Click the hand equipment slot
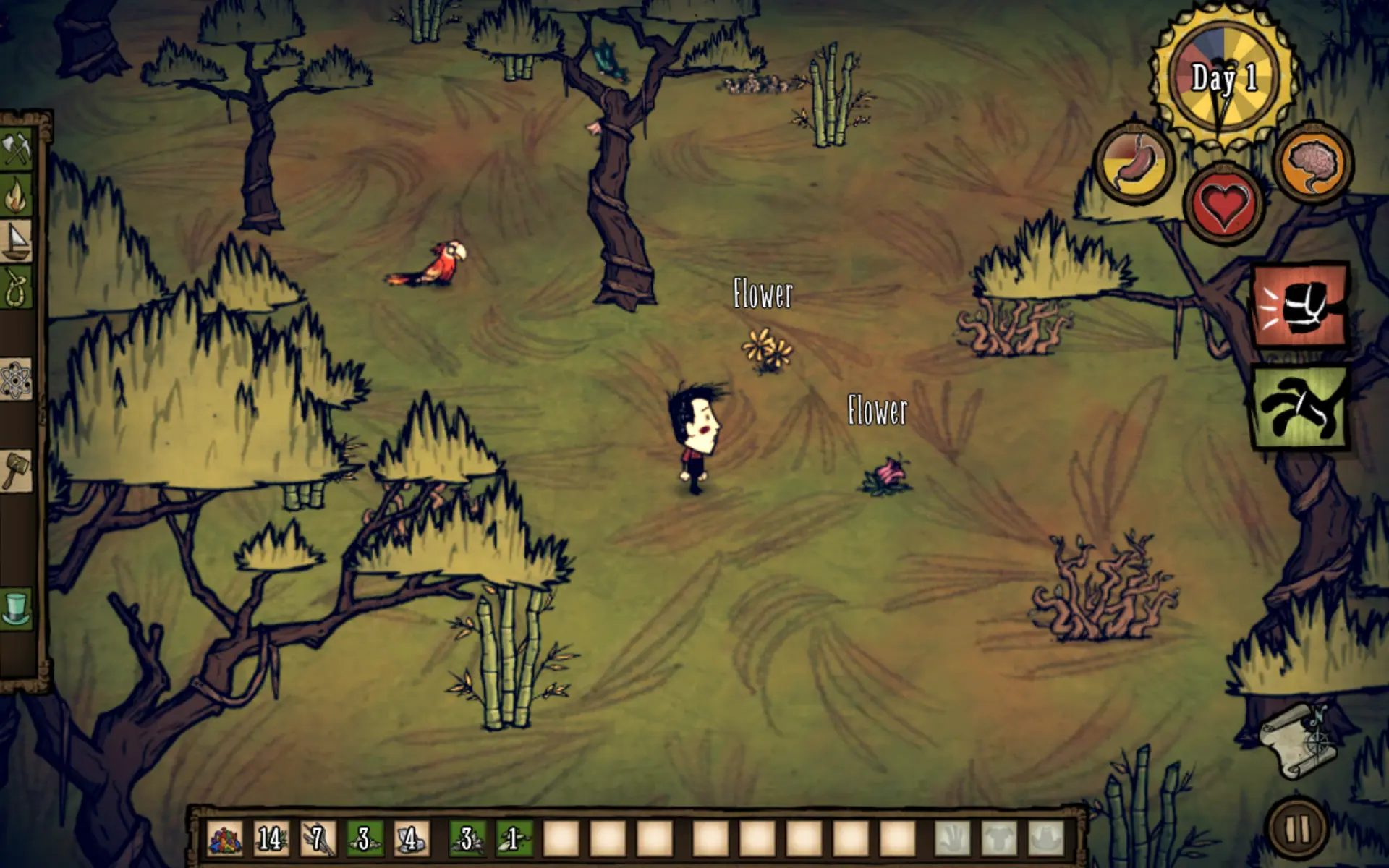The image size is (1389, 868). [x=953, y=839]
